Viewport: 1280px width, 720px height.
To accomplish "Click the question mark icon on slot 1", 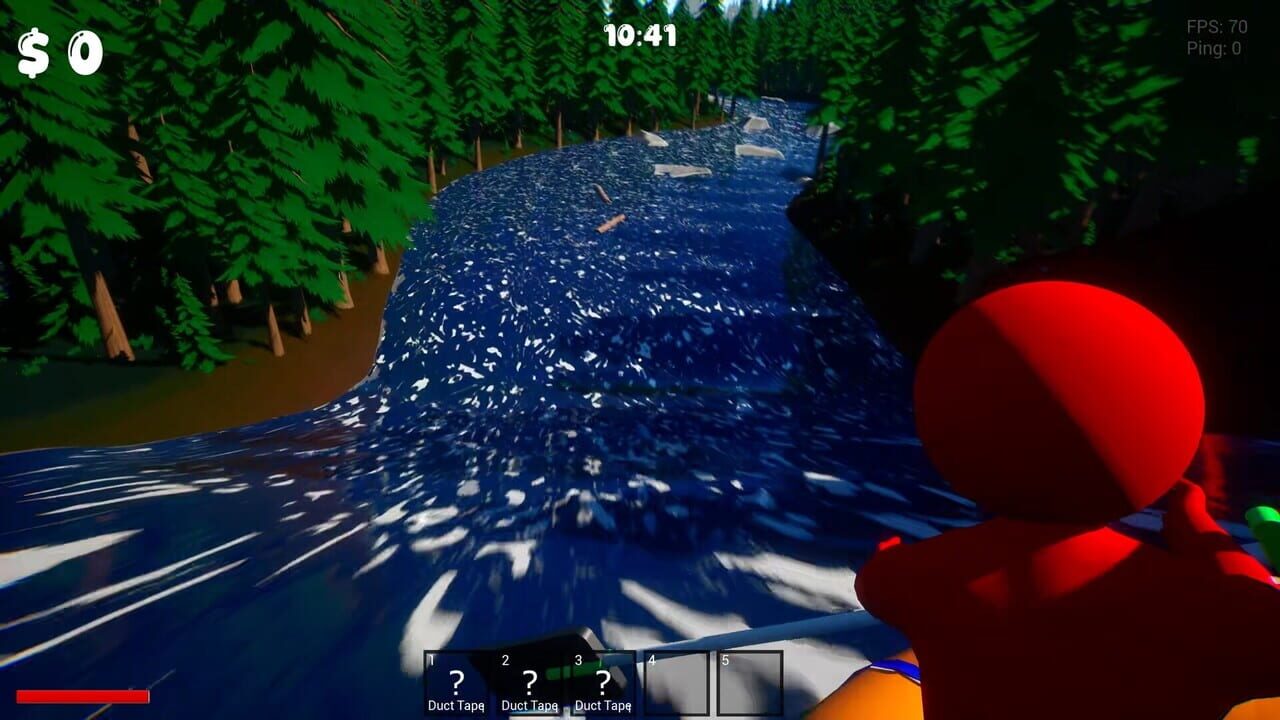I will (x=456, y=680).
